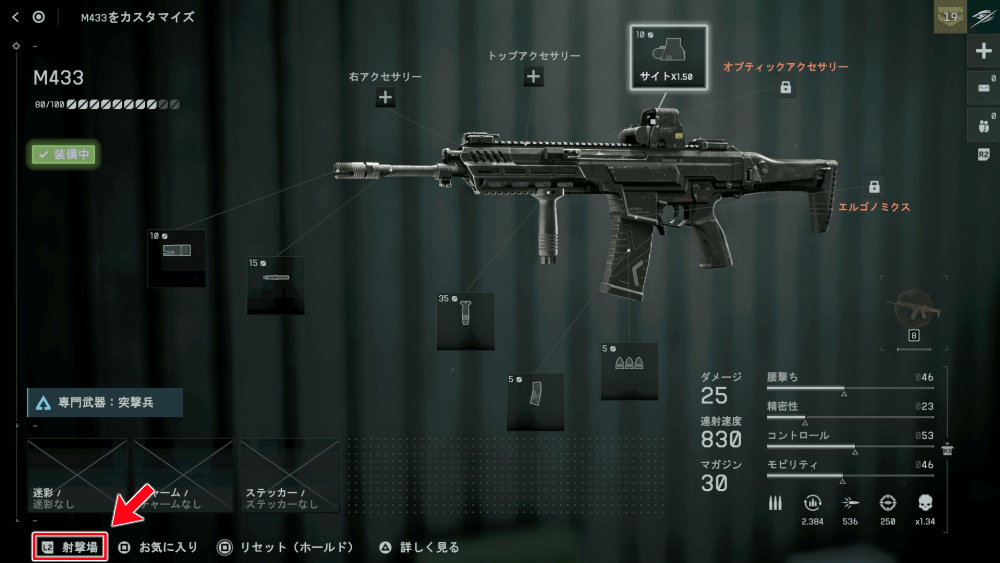Screen dimensions: 1000x563
Task: Click the locked エルゴノミクス slot
Action: point(874,187)
